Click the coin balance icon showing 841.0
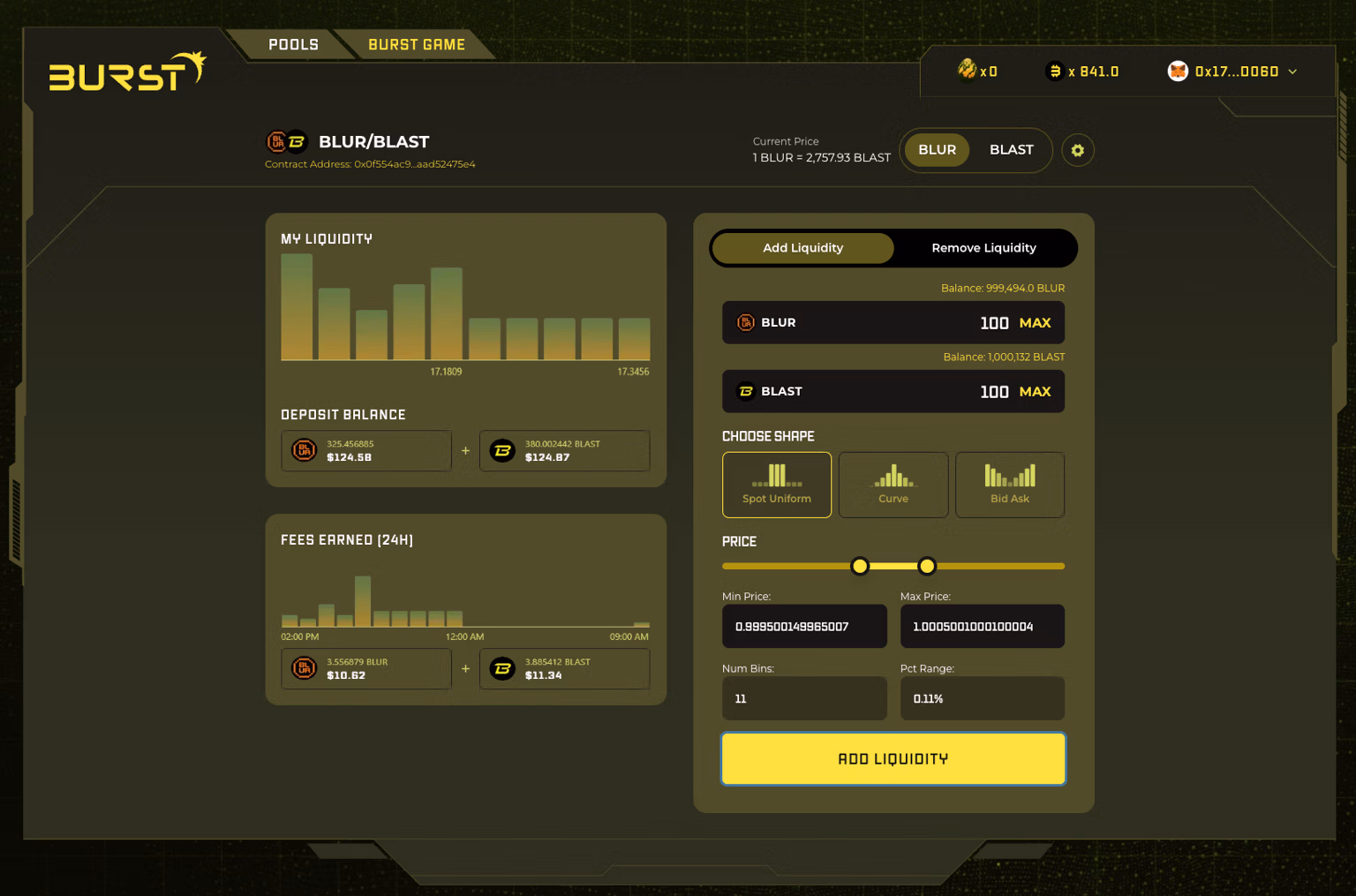Viewport: 1356px width, 896px height. pyautogui.click(x=1054, y=71)
